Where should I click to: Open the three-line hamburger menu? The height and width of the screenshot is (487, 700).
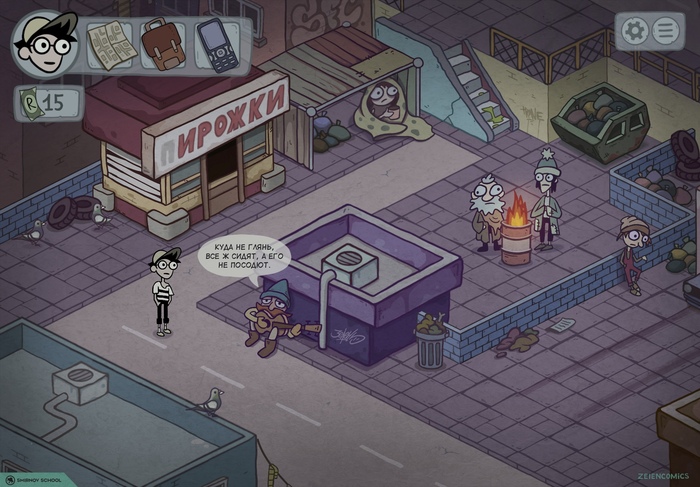(665, 31)
